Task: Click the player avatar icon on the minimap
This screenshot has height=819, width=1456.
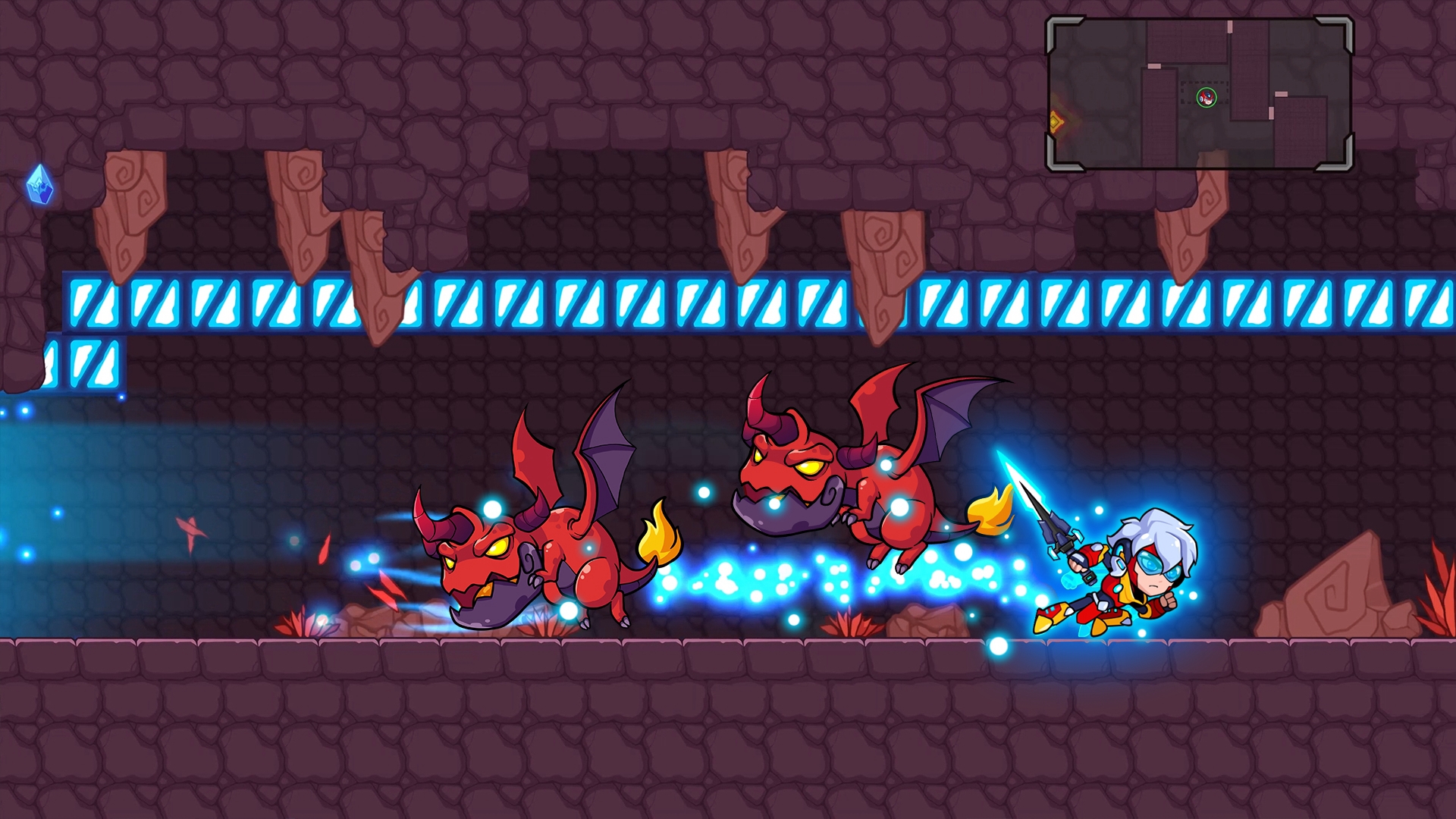Action: (1207, 97)
